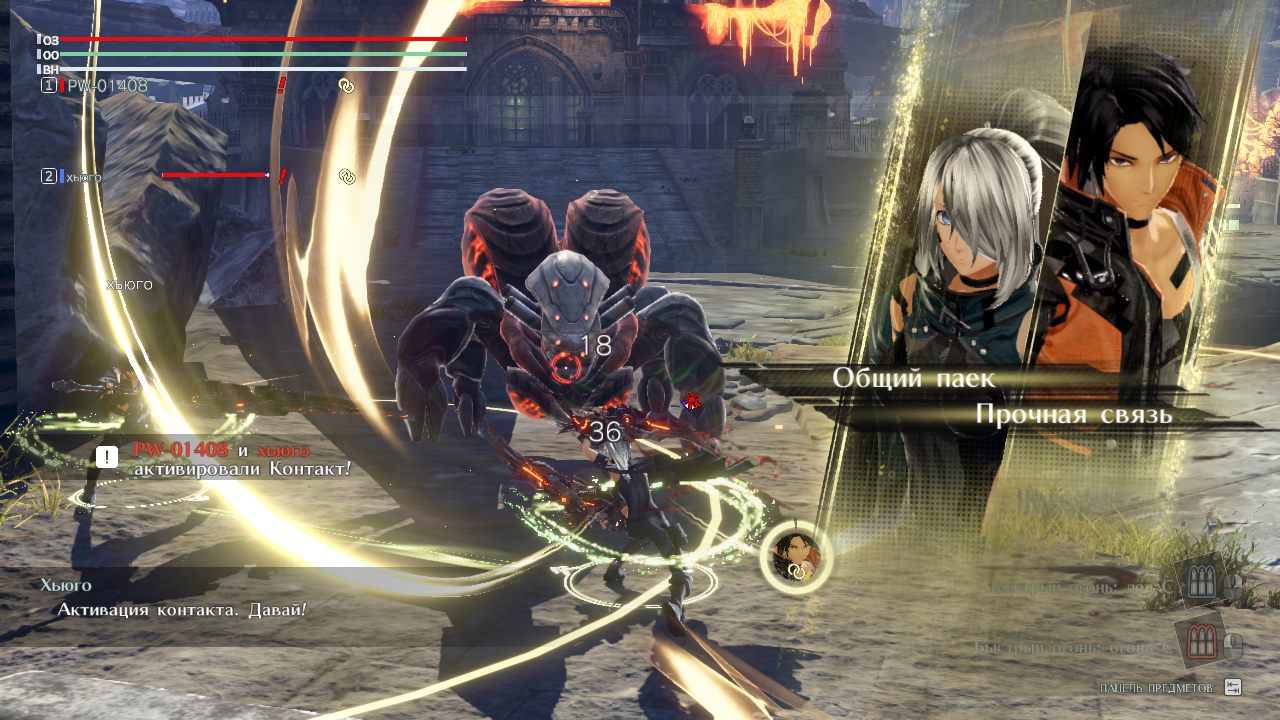The image size is (1280, 720).
Task: Select the Хьюго party member entry
Action: tap(84, 177)
